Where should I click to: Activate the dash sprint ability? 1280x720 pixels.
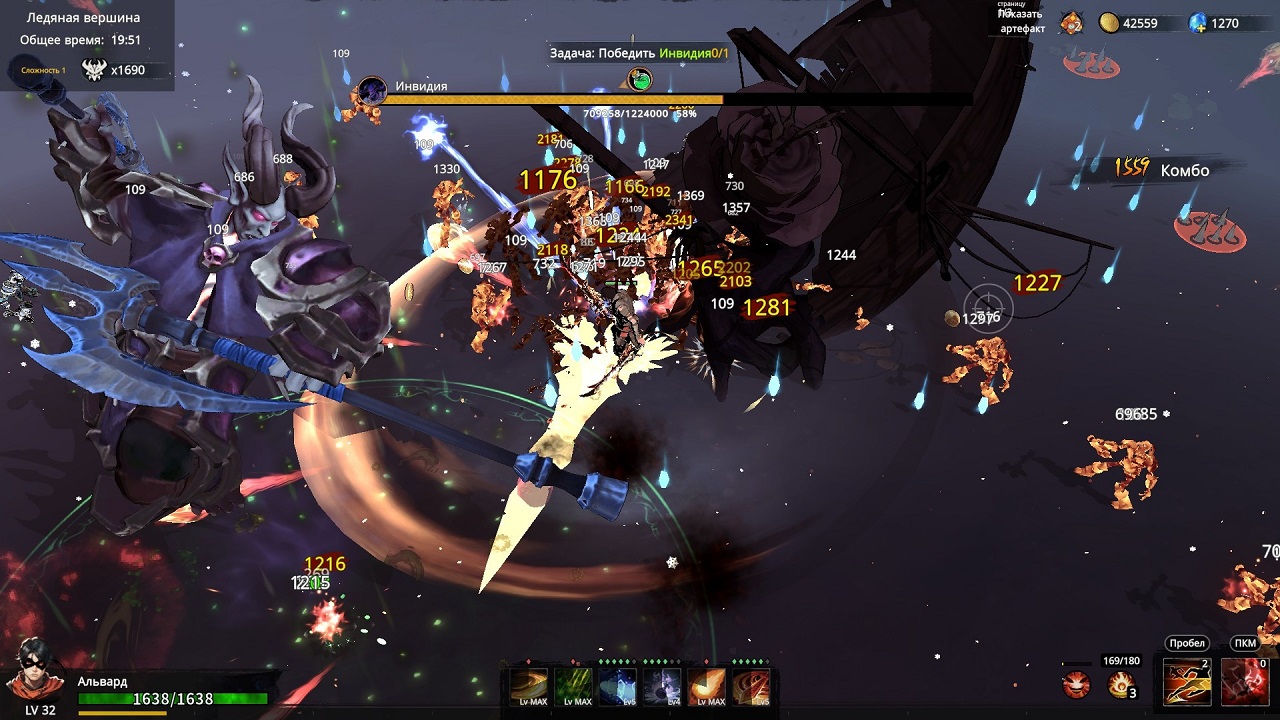[1187, 683]
